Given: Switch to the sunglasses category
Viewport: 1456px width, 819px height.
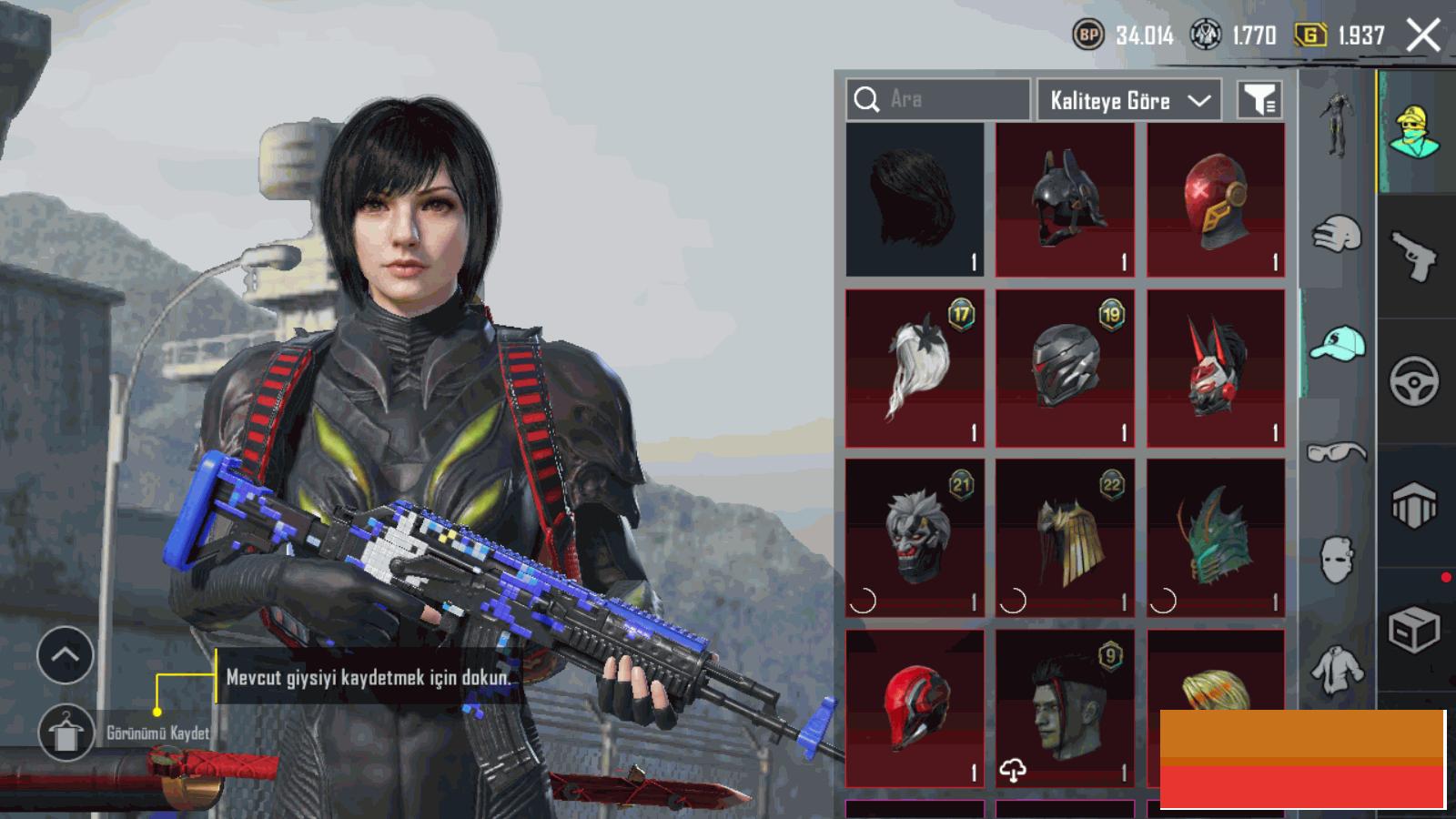Looking at the screenshot, I should (x=1337, y=452).
